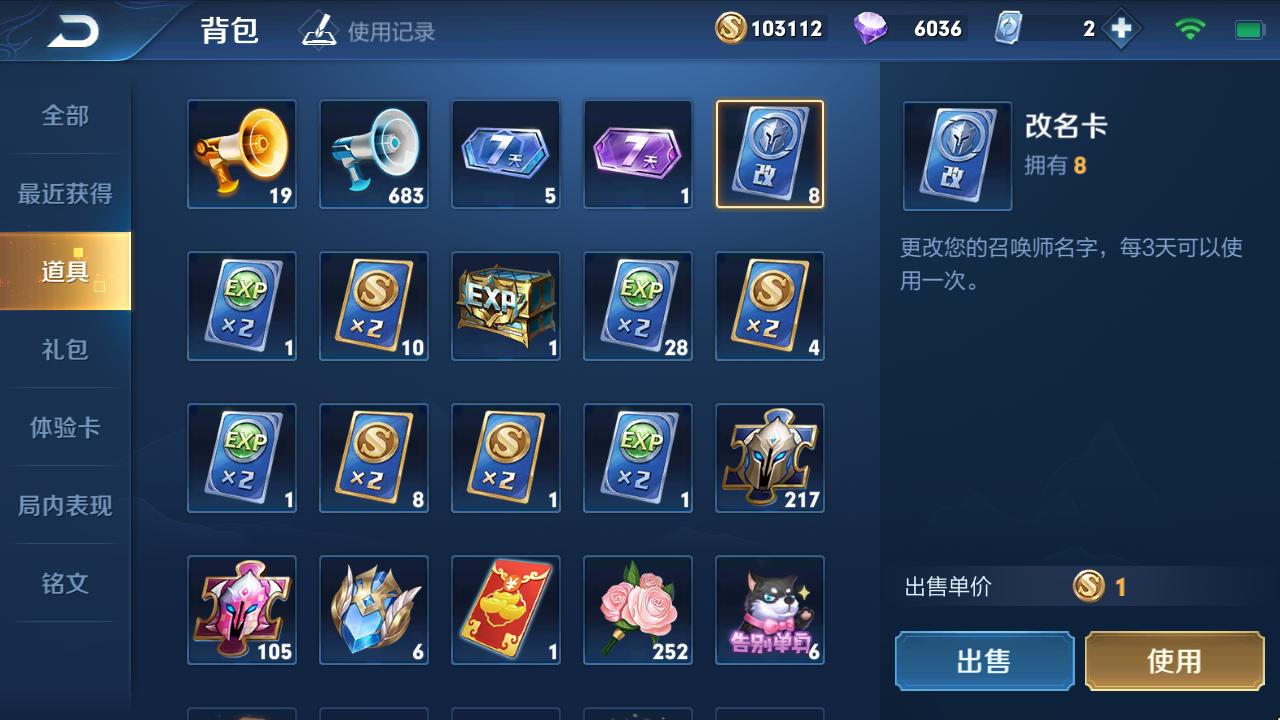Select the gold coin x2 card item
The height and width of the screenshot is (720, 1280).
[x=373, y=307]
